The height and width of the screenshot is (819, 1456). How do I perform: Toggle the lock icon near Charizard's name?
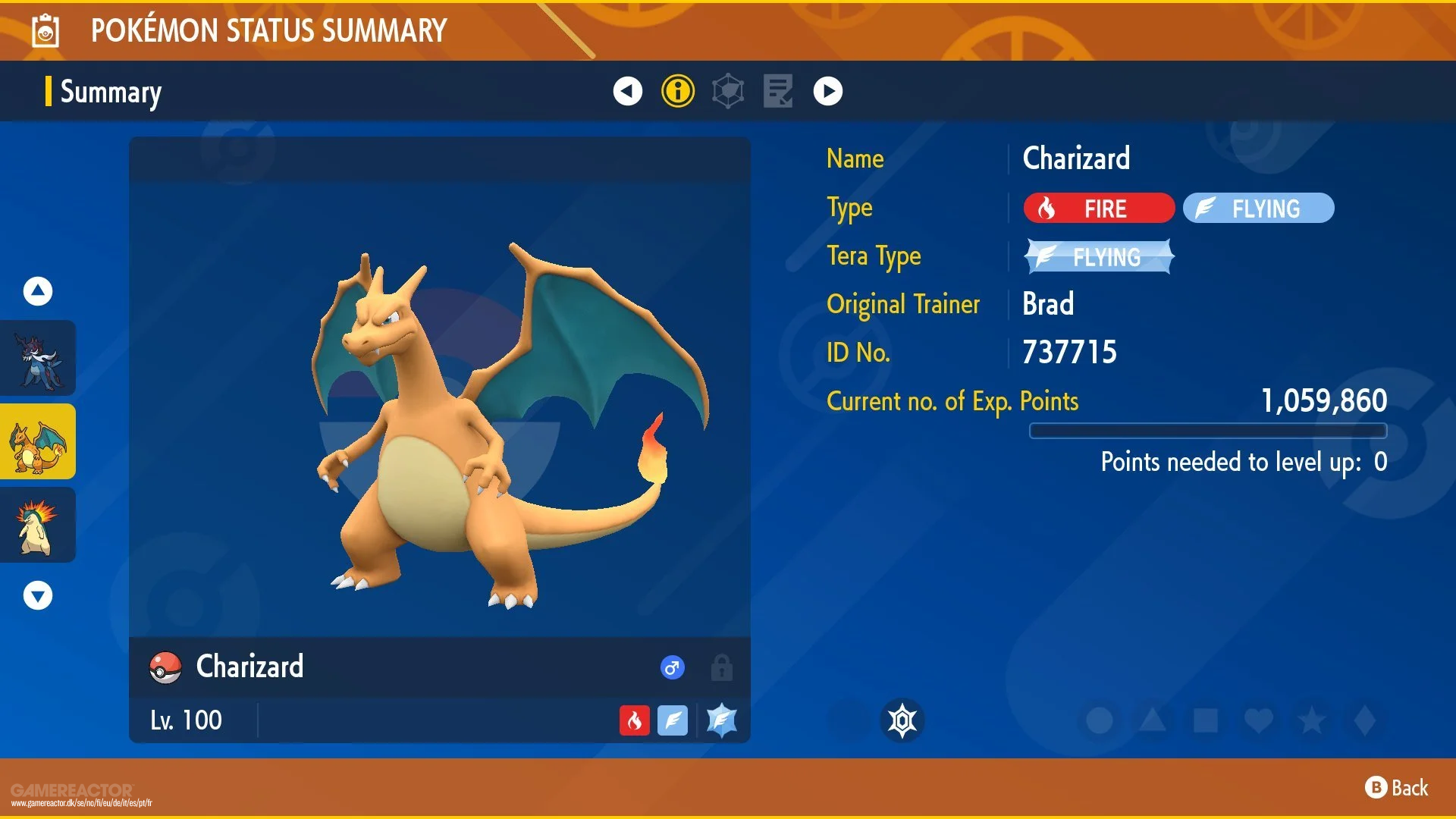pyautogui.click(x=721, y=668)
